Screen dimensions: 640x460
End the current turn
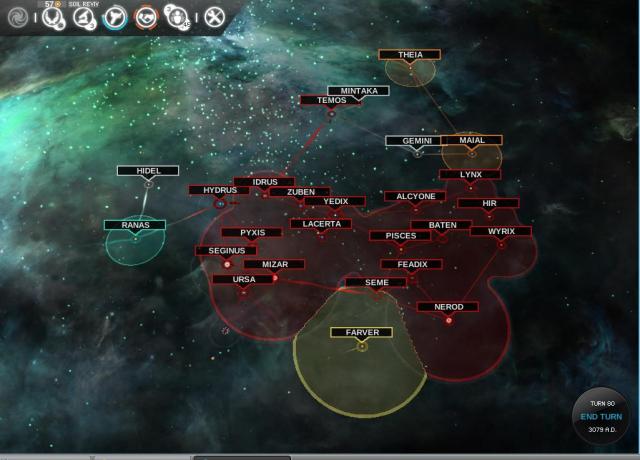click(x=601, y=416)
